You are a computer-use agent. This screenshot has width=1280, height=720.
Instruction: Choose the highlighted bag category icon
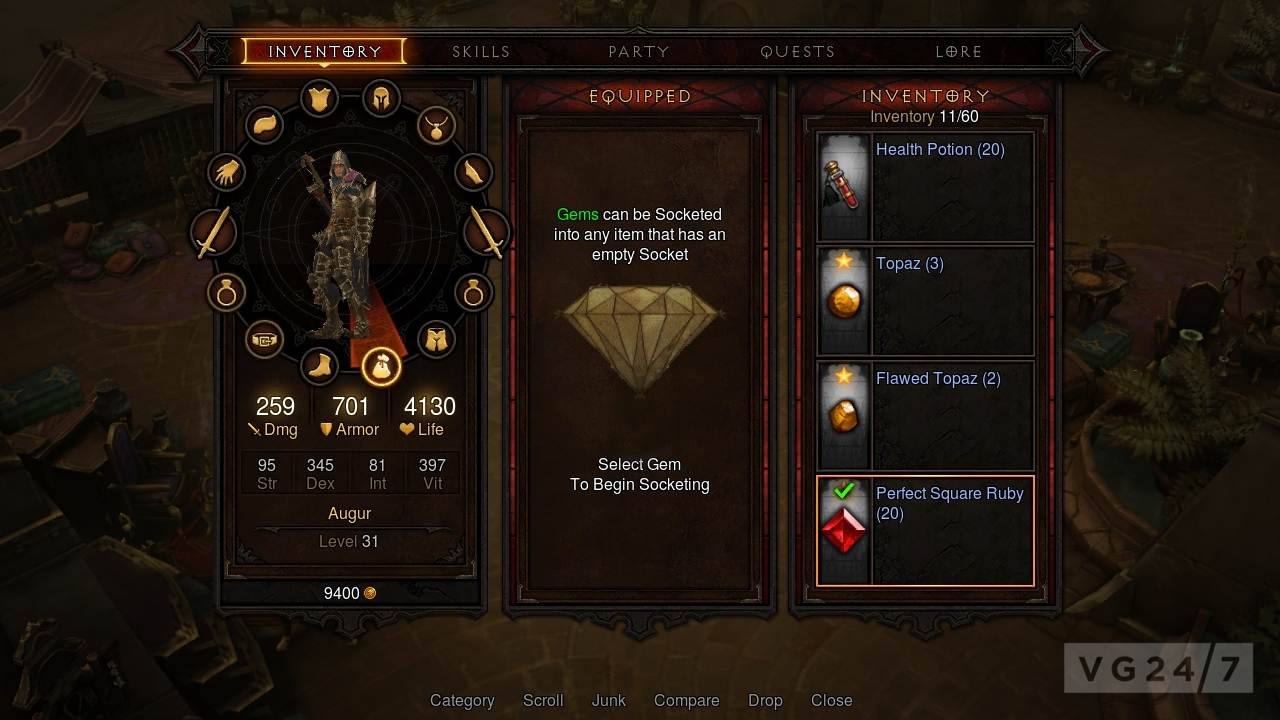click(381, 366)
